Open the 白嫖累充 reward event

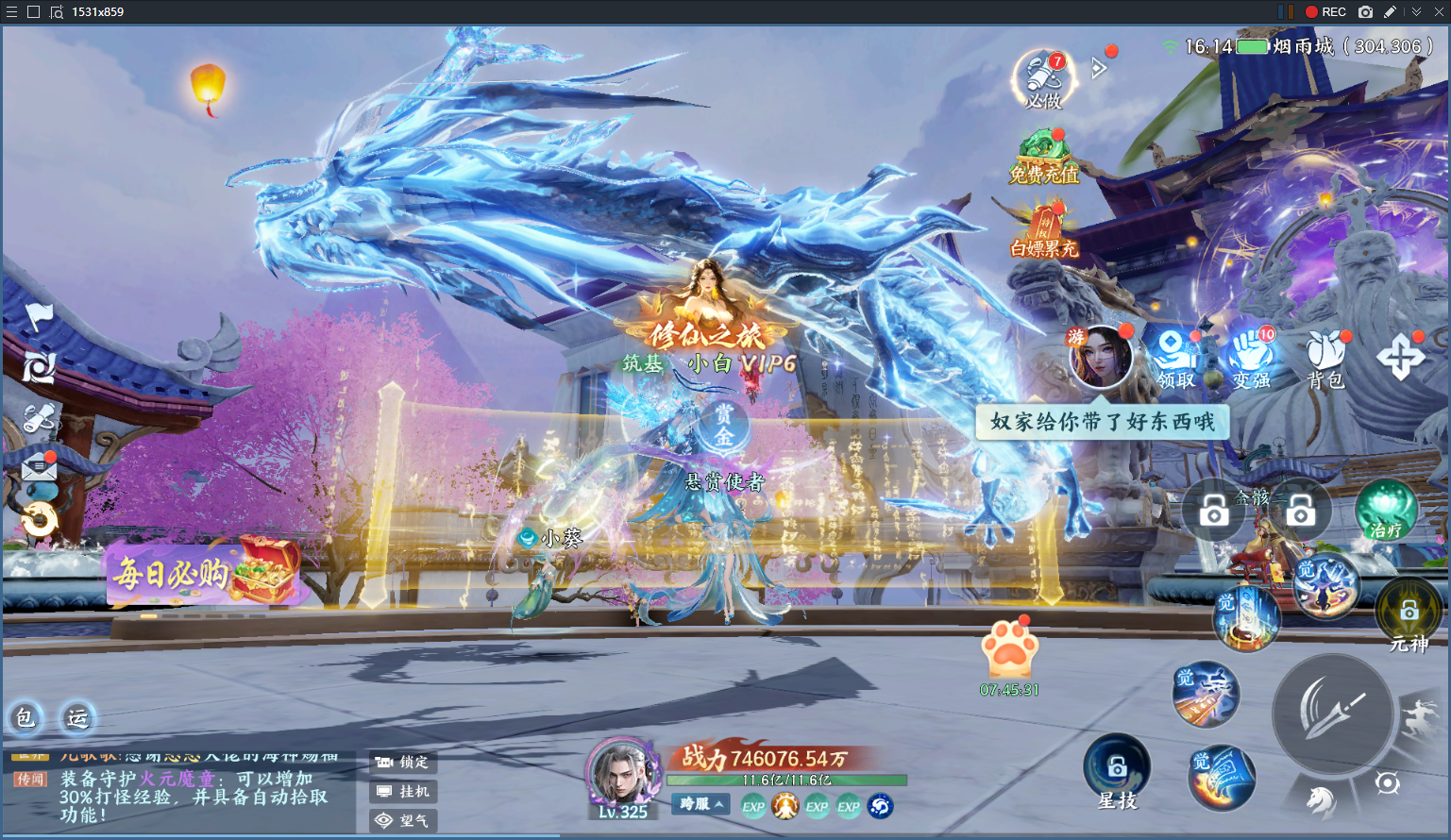(x=1043, y=232)
